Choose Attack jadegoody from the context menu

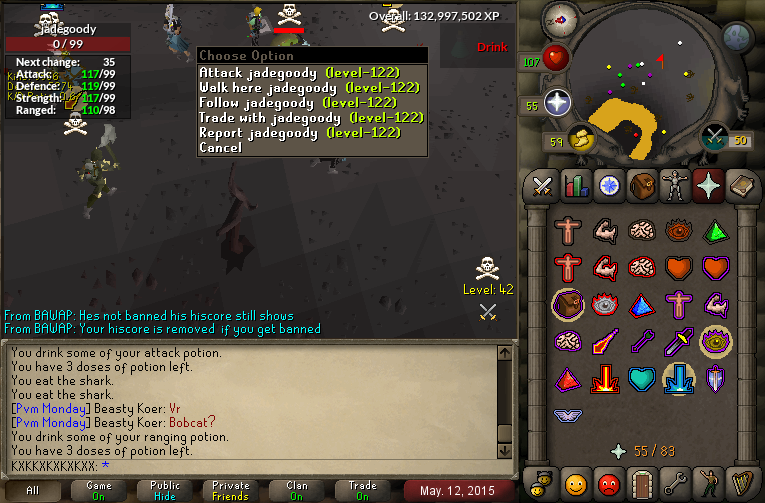pyautogui.click(x=299, y=73)
